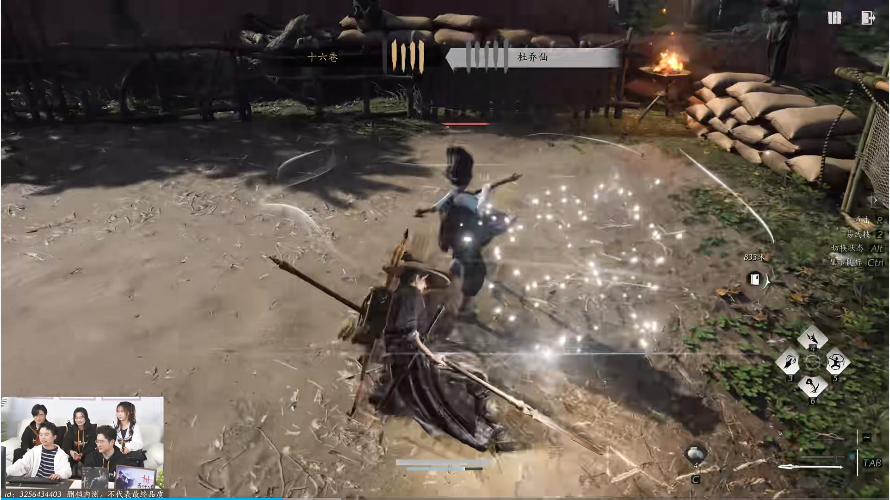Select the spear weapon slot
890x500 pixels.
810,465
